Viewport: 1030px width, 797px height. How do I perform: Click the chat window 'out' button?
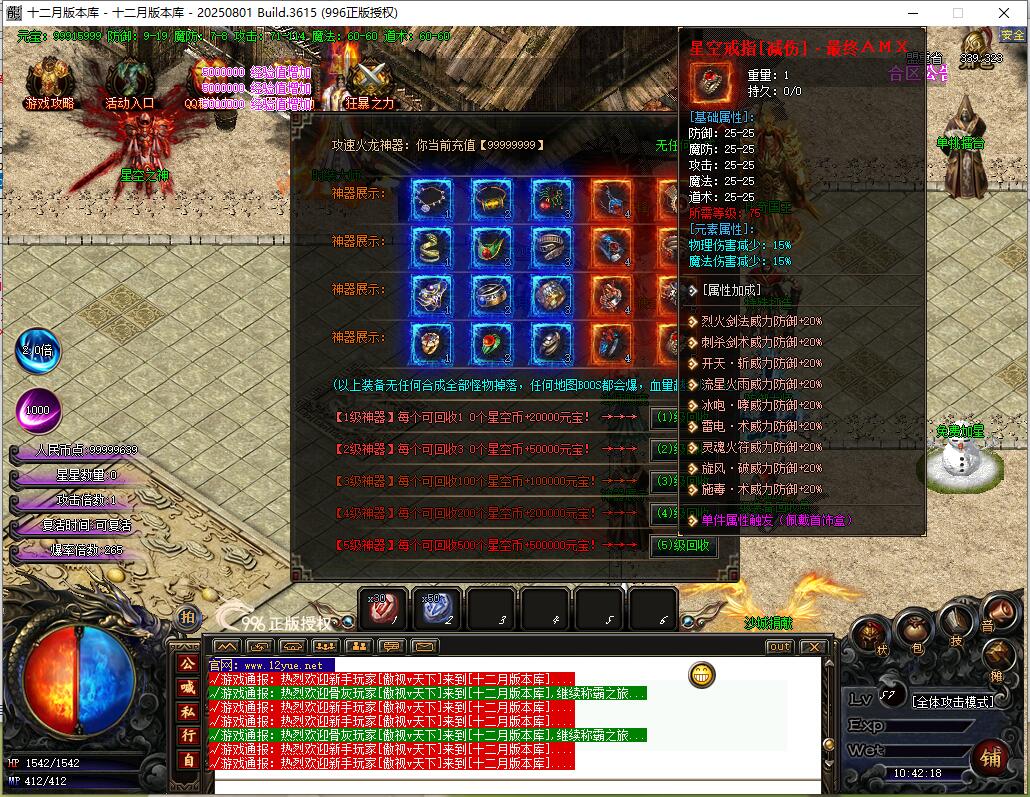coord(779,647)
